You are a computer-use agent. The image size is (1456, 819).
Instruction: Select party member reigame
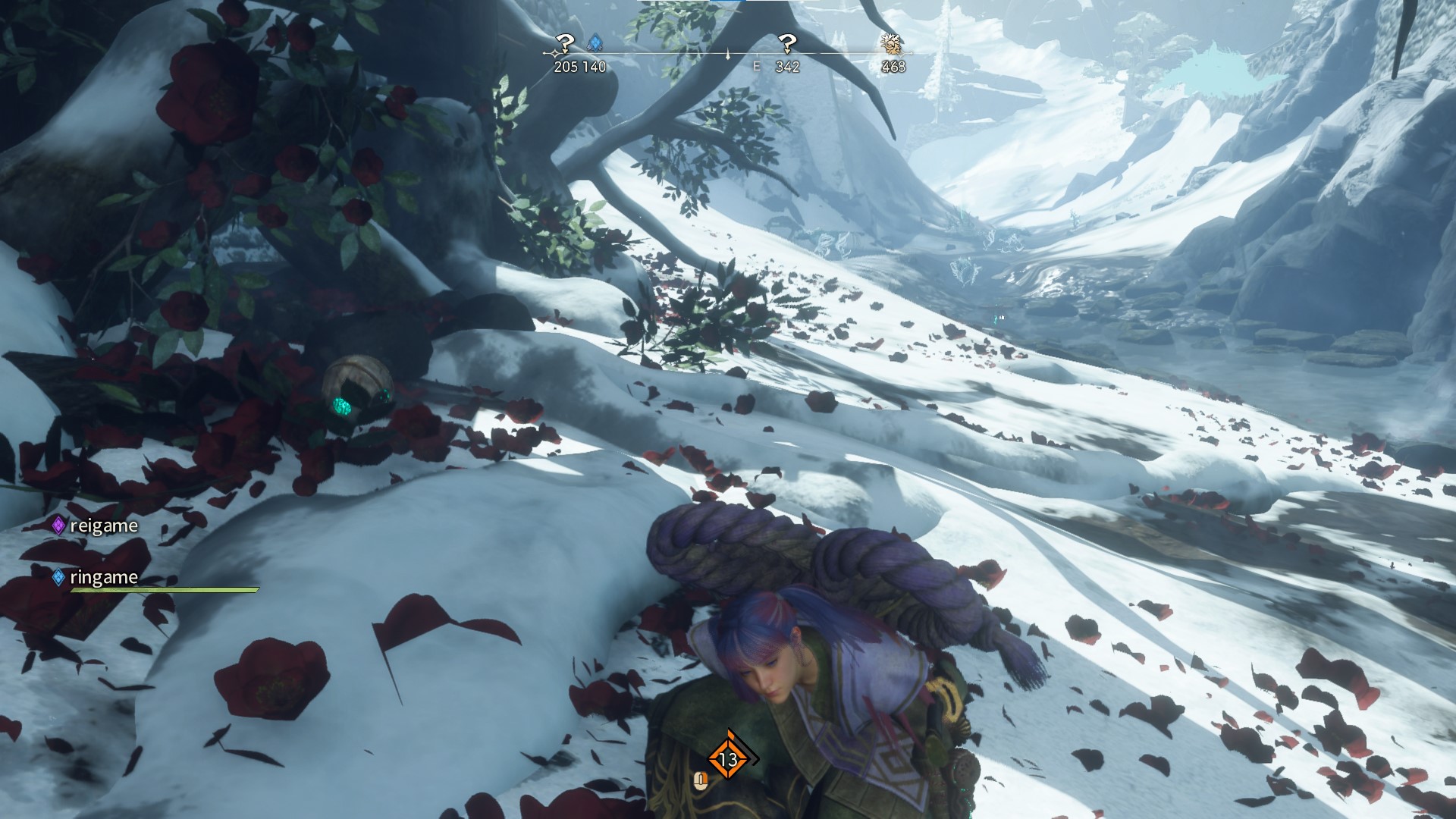(103, 526)
